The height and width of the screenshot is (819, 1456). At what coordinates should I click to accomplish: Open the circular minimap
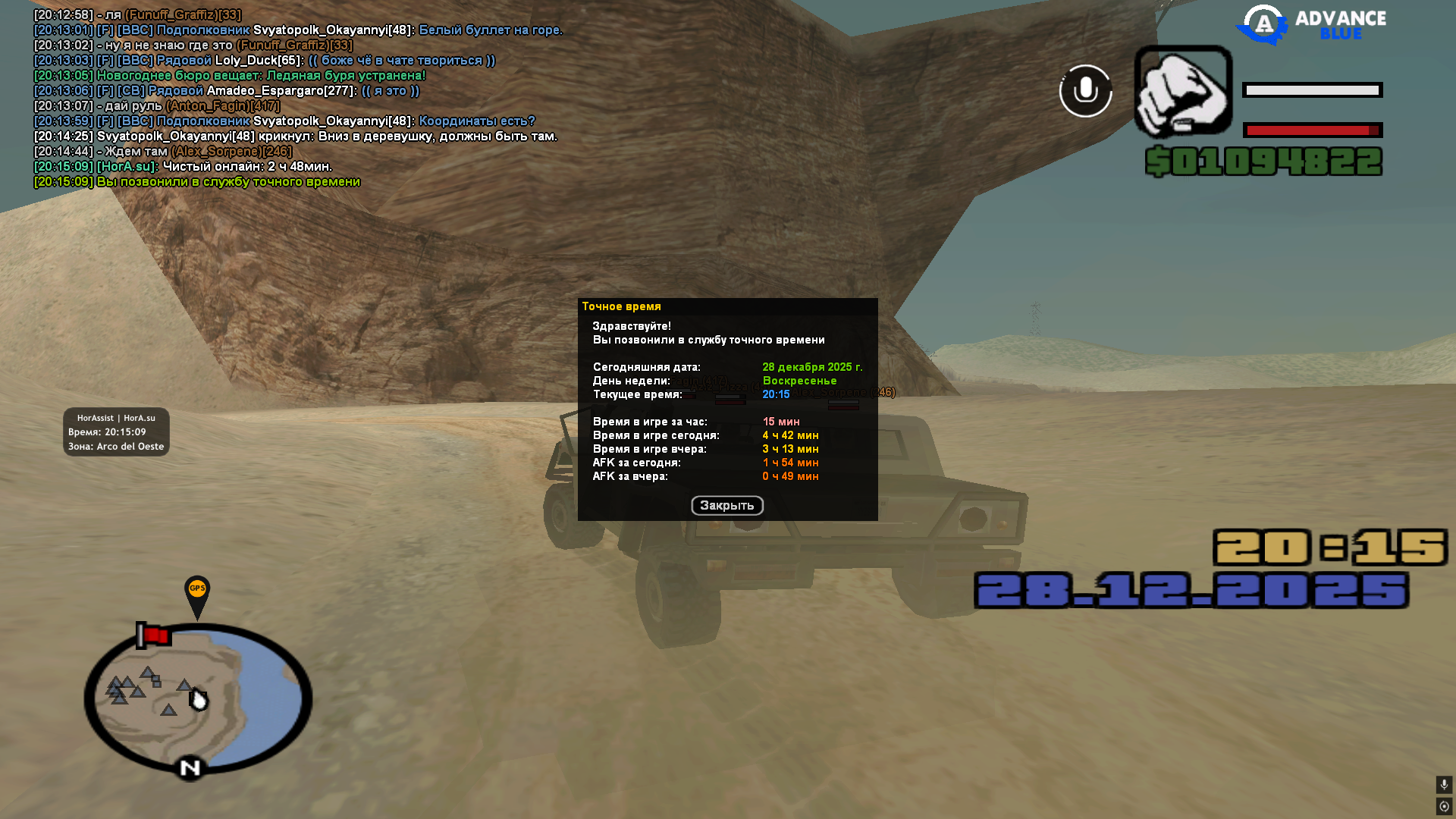[x=198, y=699]
